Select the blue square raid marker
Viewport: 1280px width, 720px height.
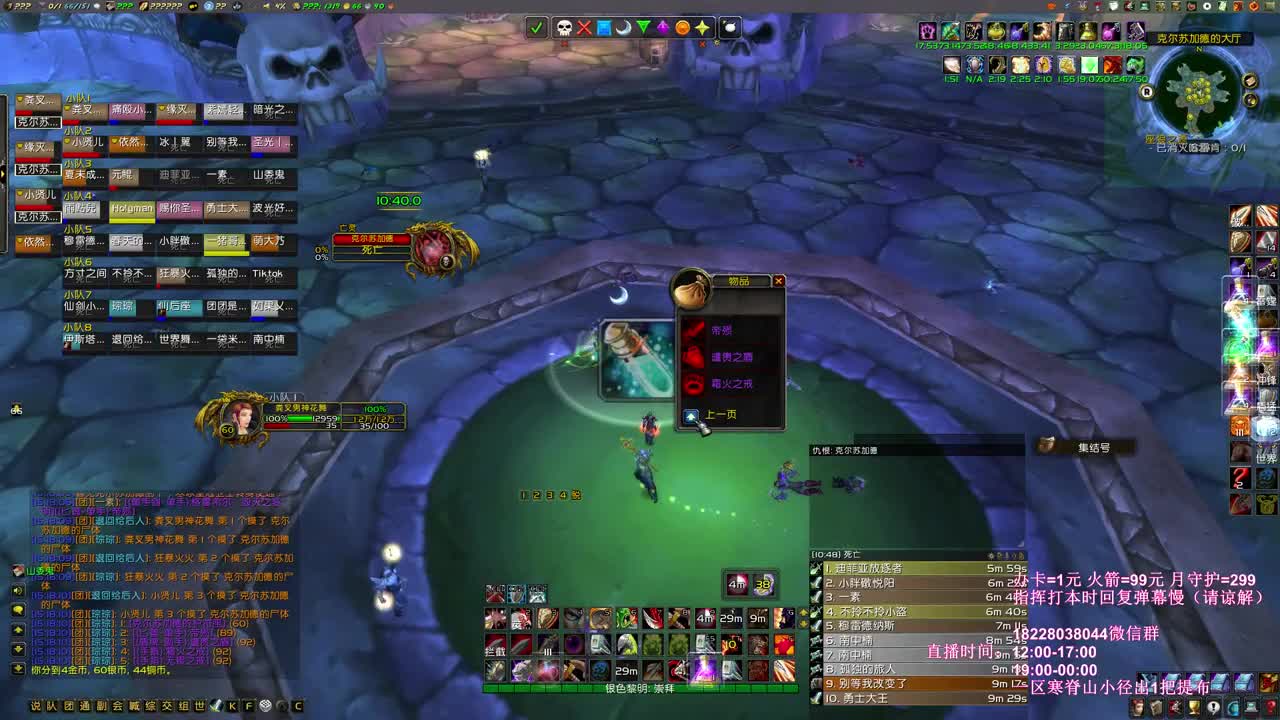coord(604,28)
